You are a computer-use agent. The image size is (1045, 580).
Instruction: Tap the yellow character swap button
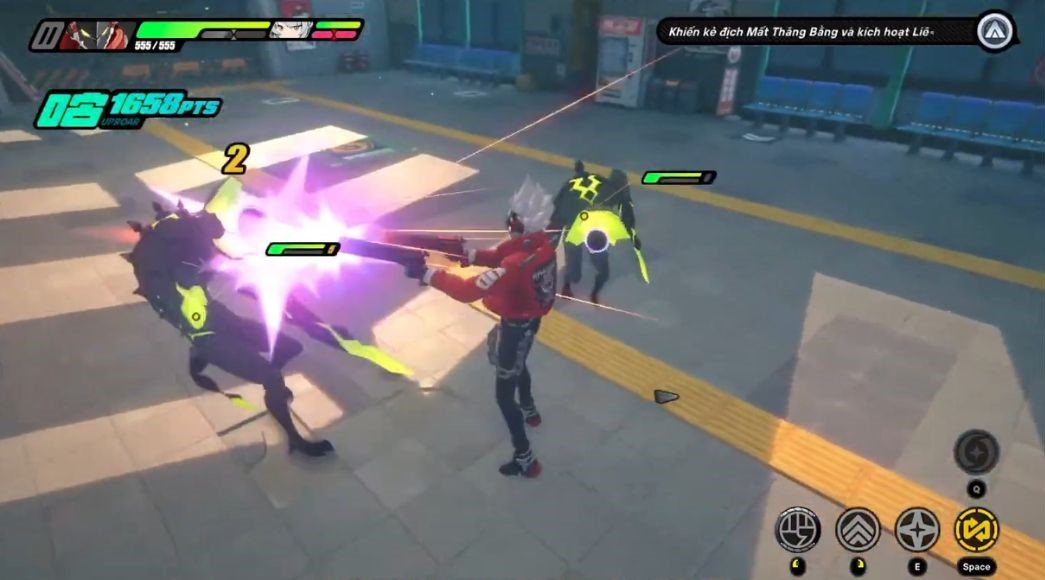[x=976, y=529]
